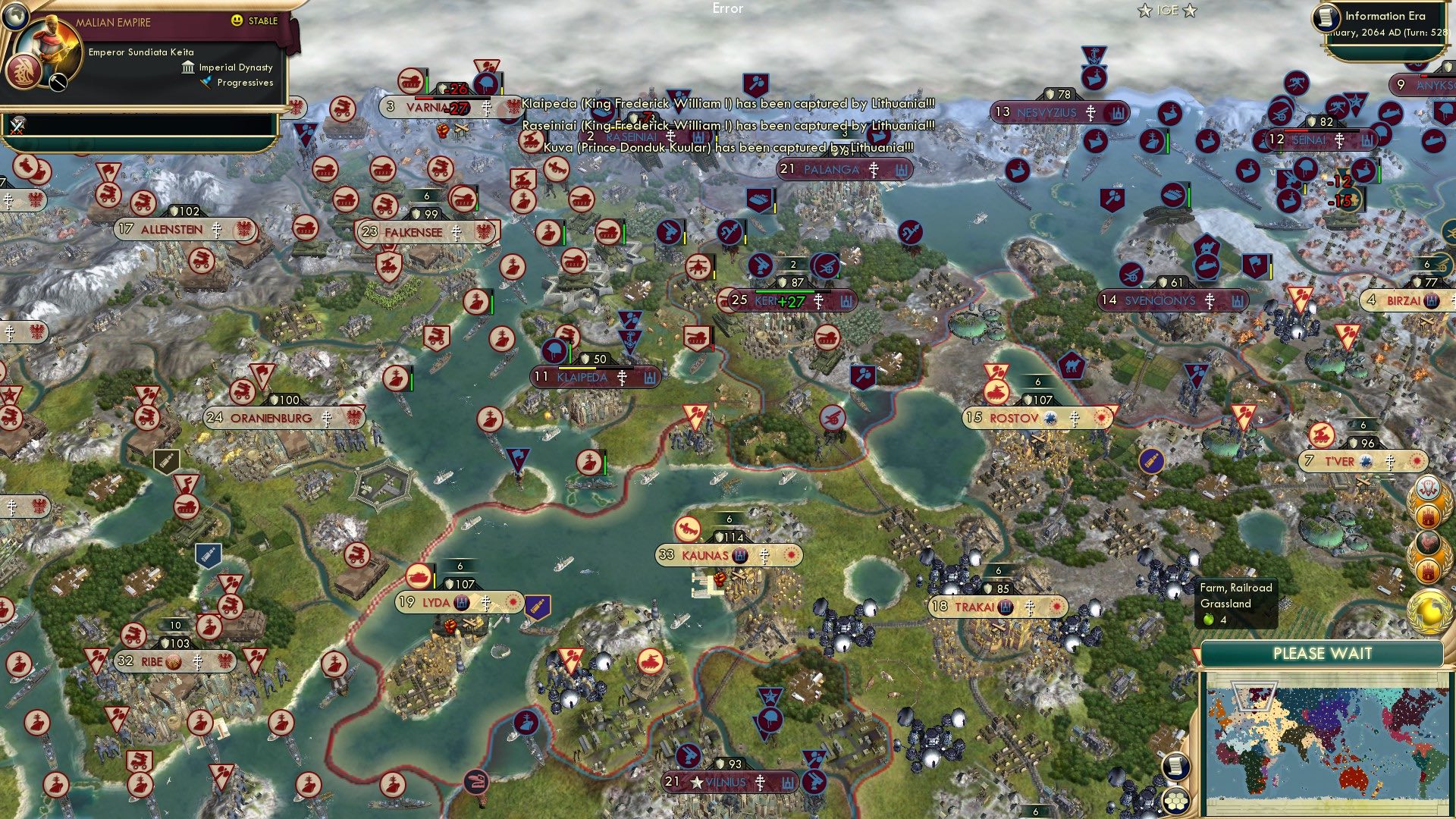Select the hammer icon beside the leader portrait
The height and width of the screenshot is (819, 1456).
[58, 82]
